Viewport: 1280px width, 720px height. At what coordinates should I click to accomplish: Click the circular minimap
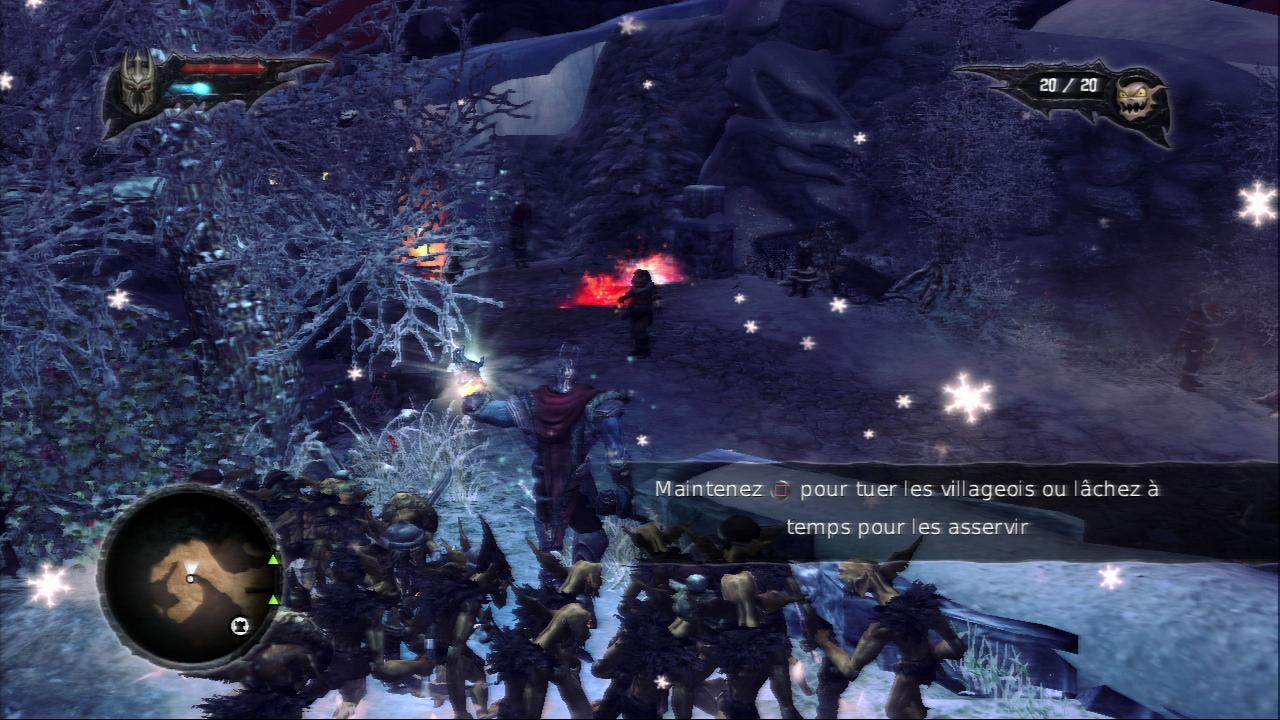[x=190, y=576]
